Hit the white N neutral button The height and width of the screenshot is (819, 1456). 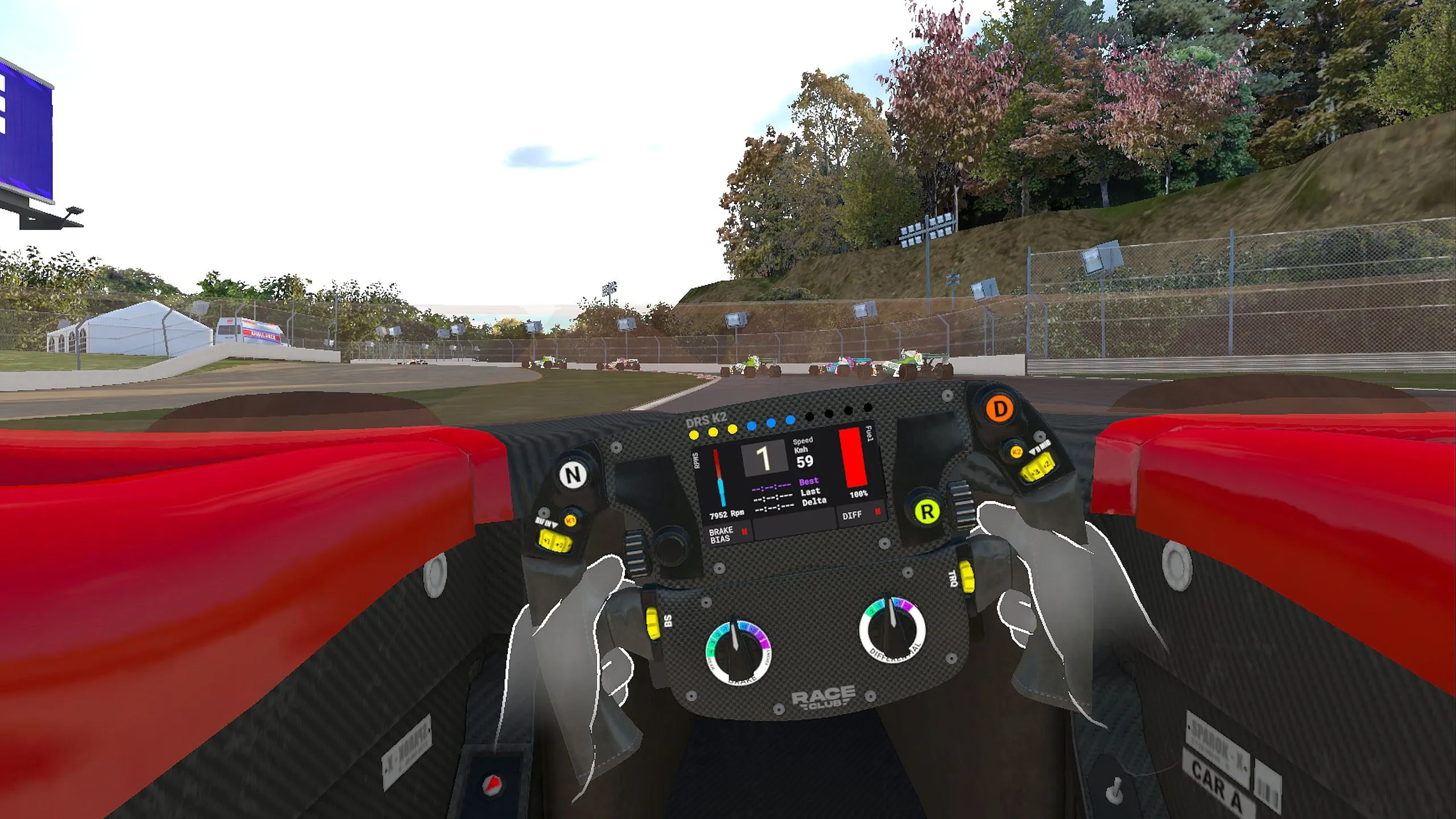[573, 475]
